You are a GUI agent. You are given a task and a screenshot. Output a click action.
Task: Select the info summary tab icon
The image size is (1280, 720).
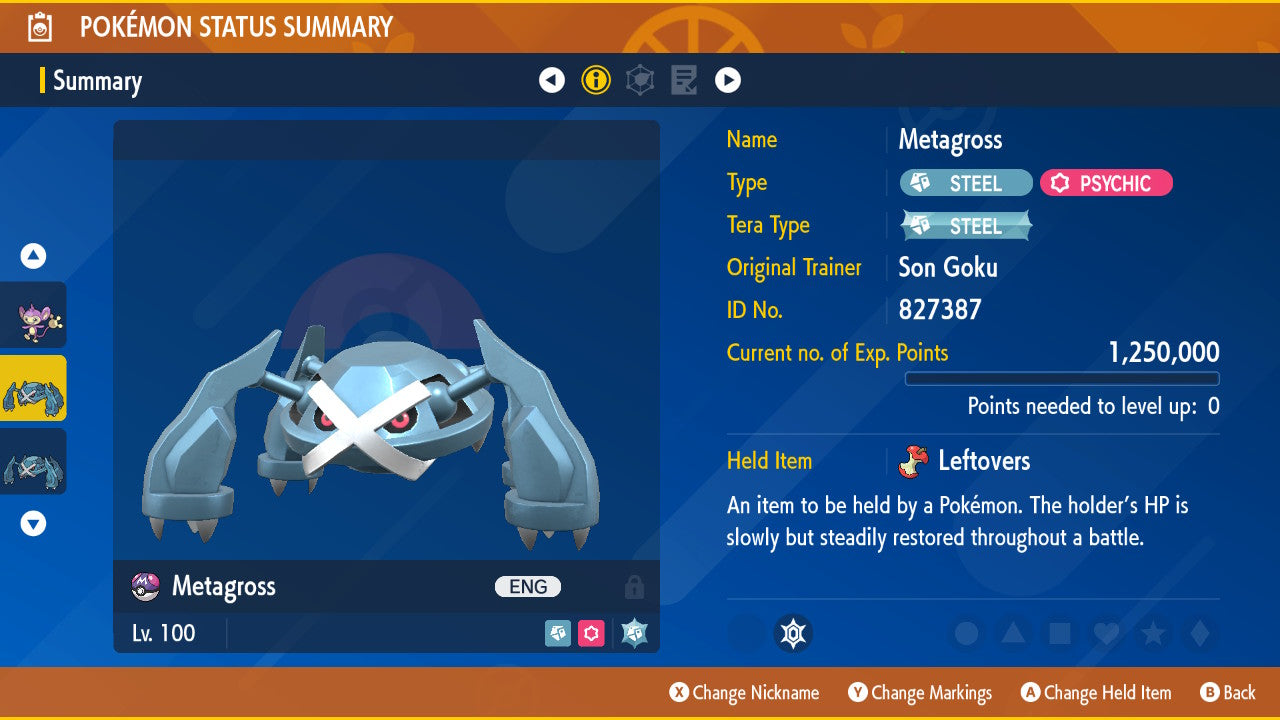[x=596, y=80]
